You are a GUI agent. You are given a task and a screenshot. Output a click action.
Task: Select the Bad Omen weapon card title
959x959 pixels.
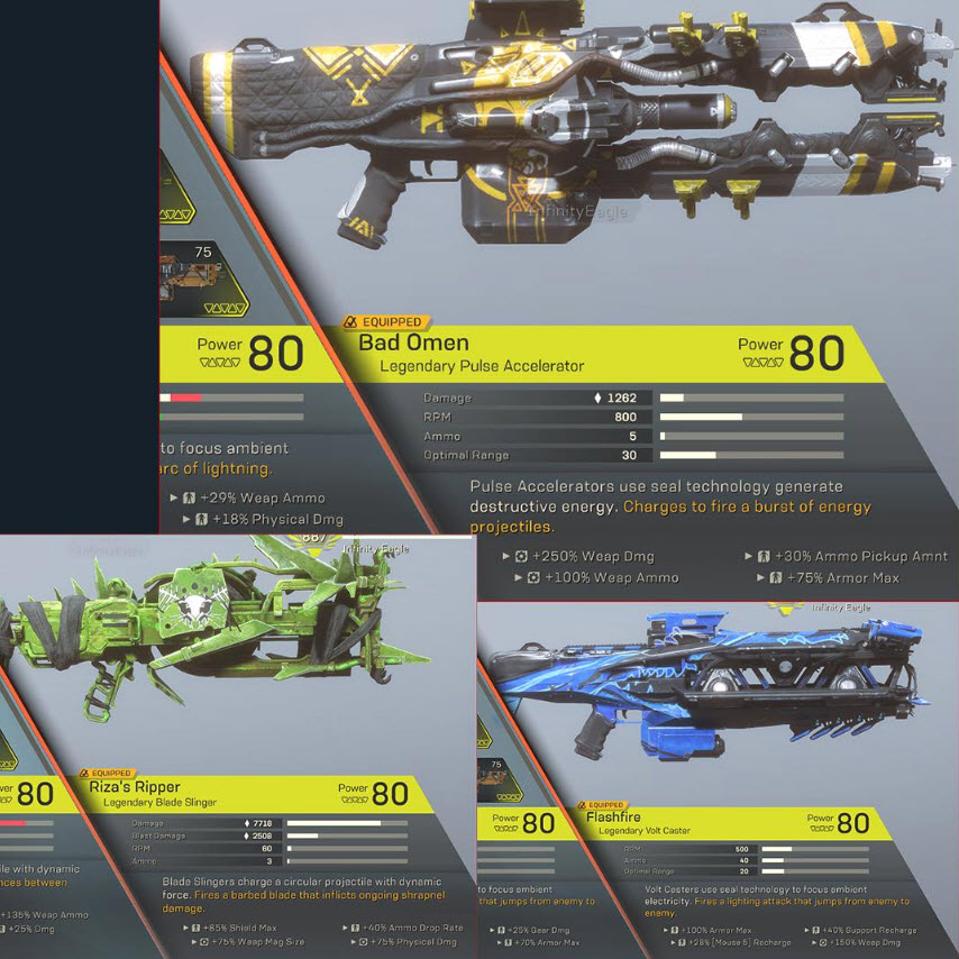point(414,344)
